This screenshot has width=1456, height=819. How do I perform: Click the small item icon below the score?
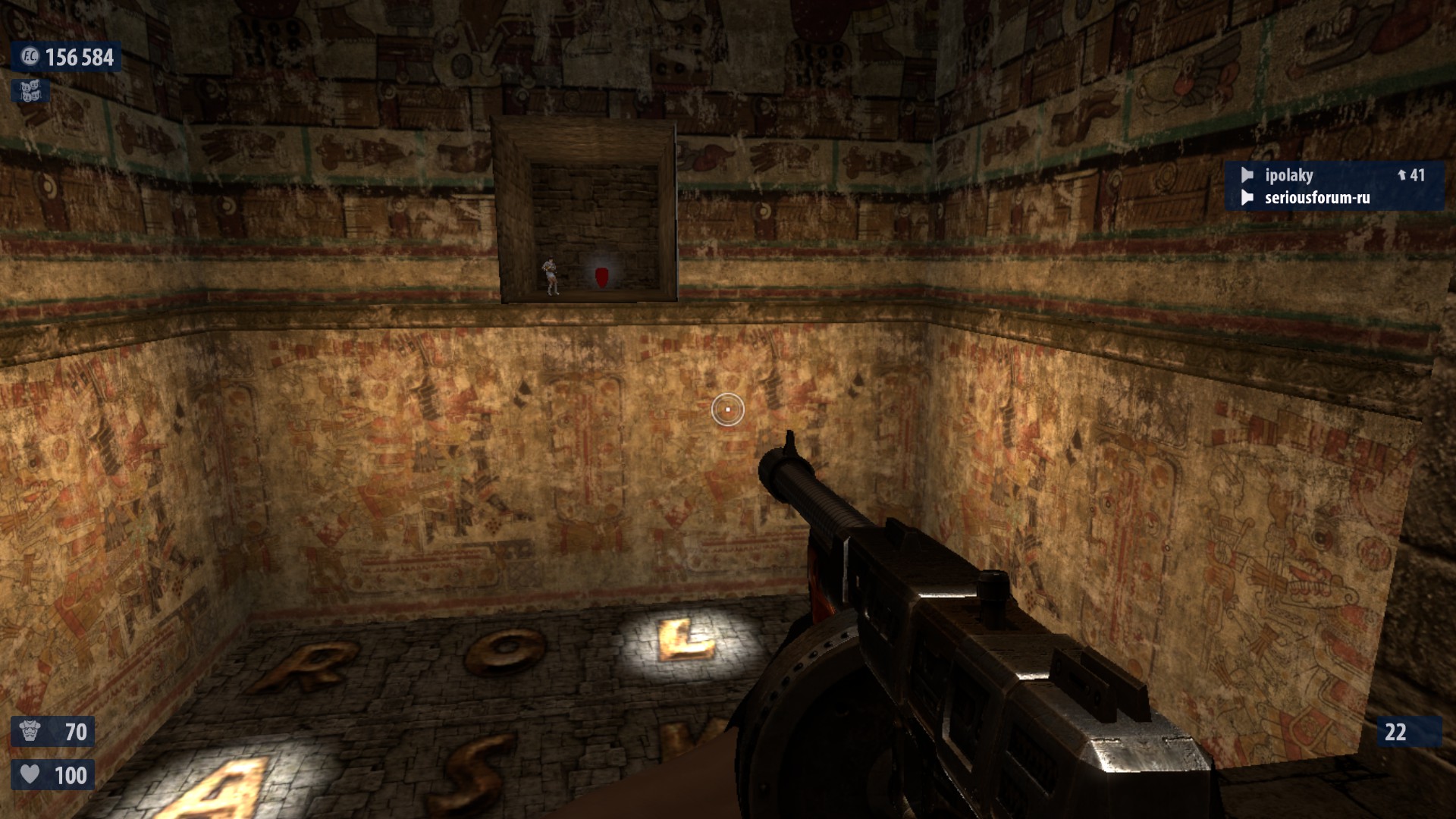pos(30,91)
